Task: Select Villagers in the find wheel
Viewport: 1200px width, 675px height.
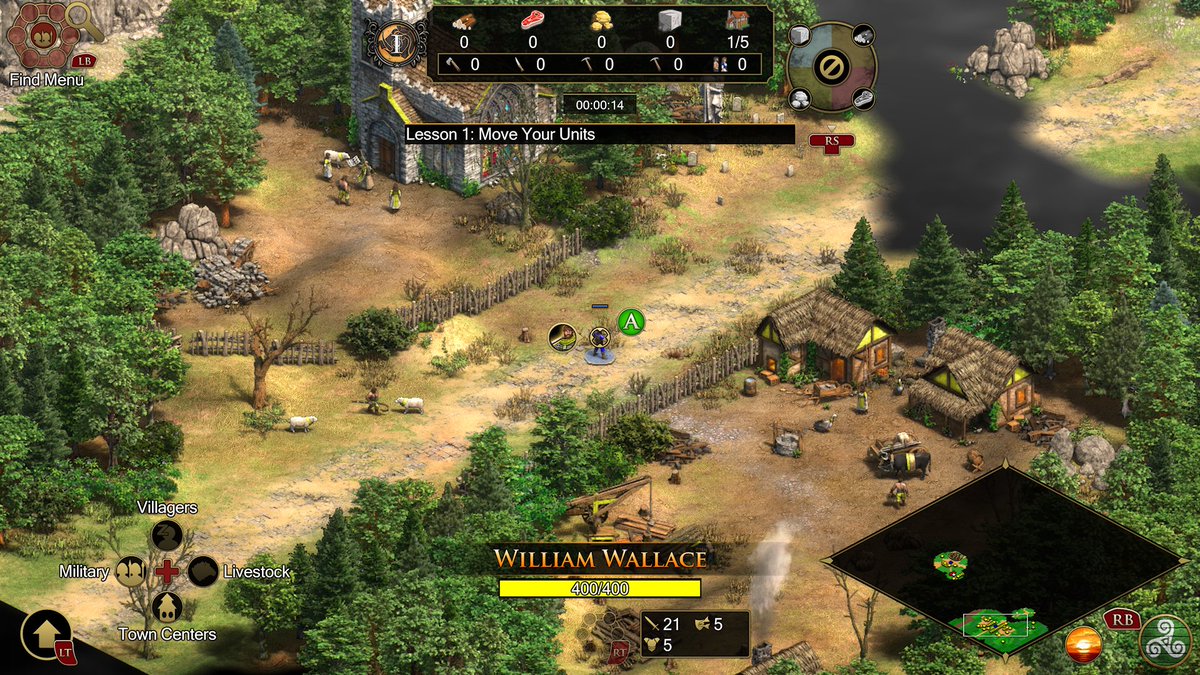Action: pyautogui.click(x=166, y=535)
